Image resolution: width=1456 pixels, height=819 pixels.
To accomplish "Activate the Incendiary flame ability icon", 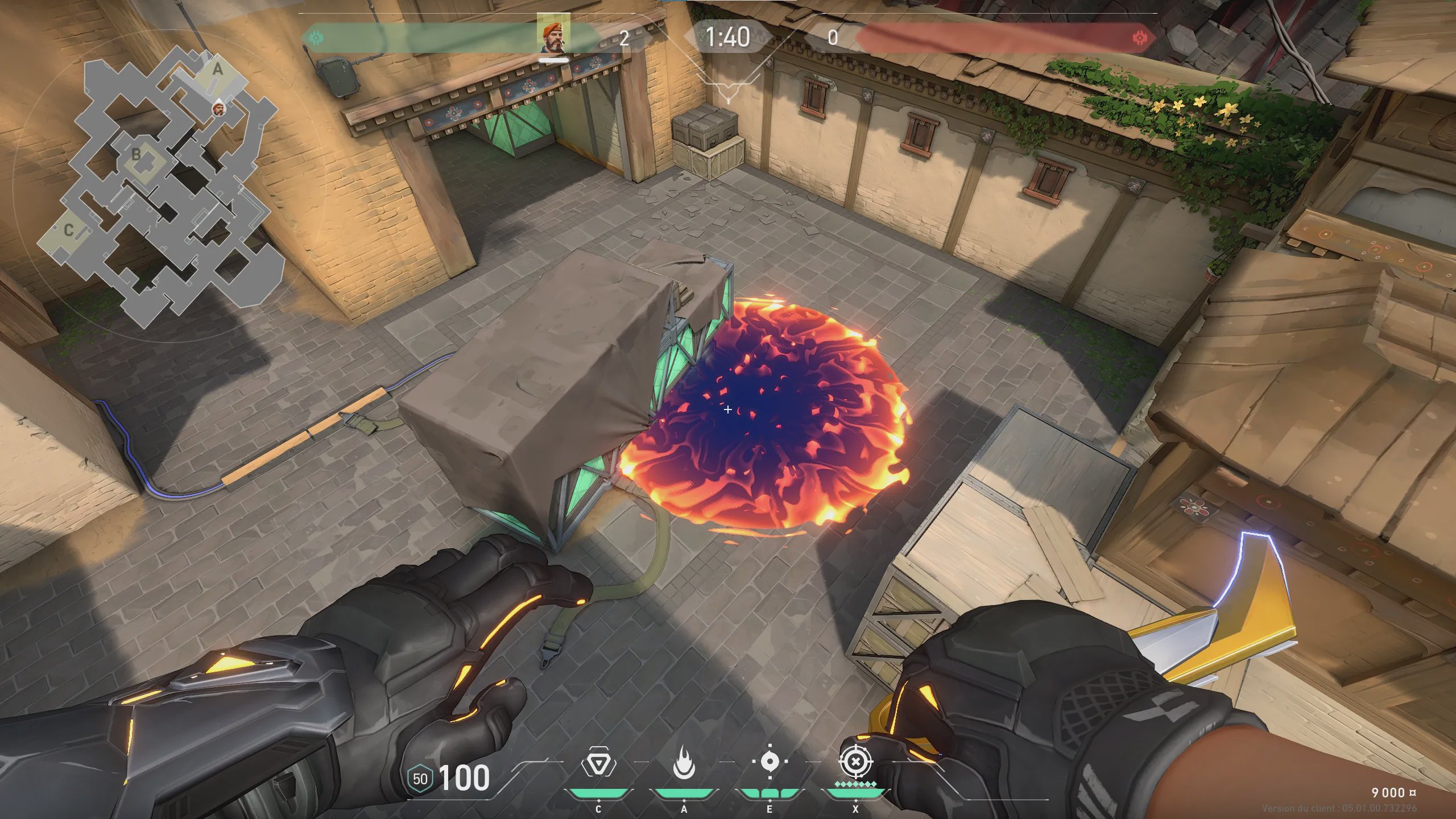I will coord(684,763).
